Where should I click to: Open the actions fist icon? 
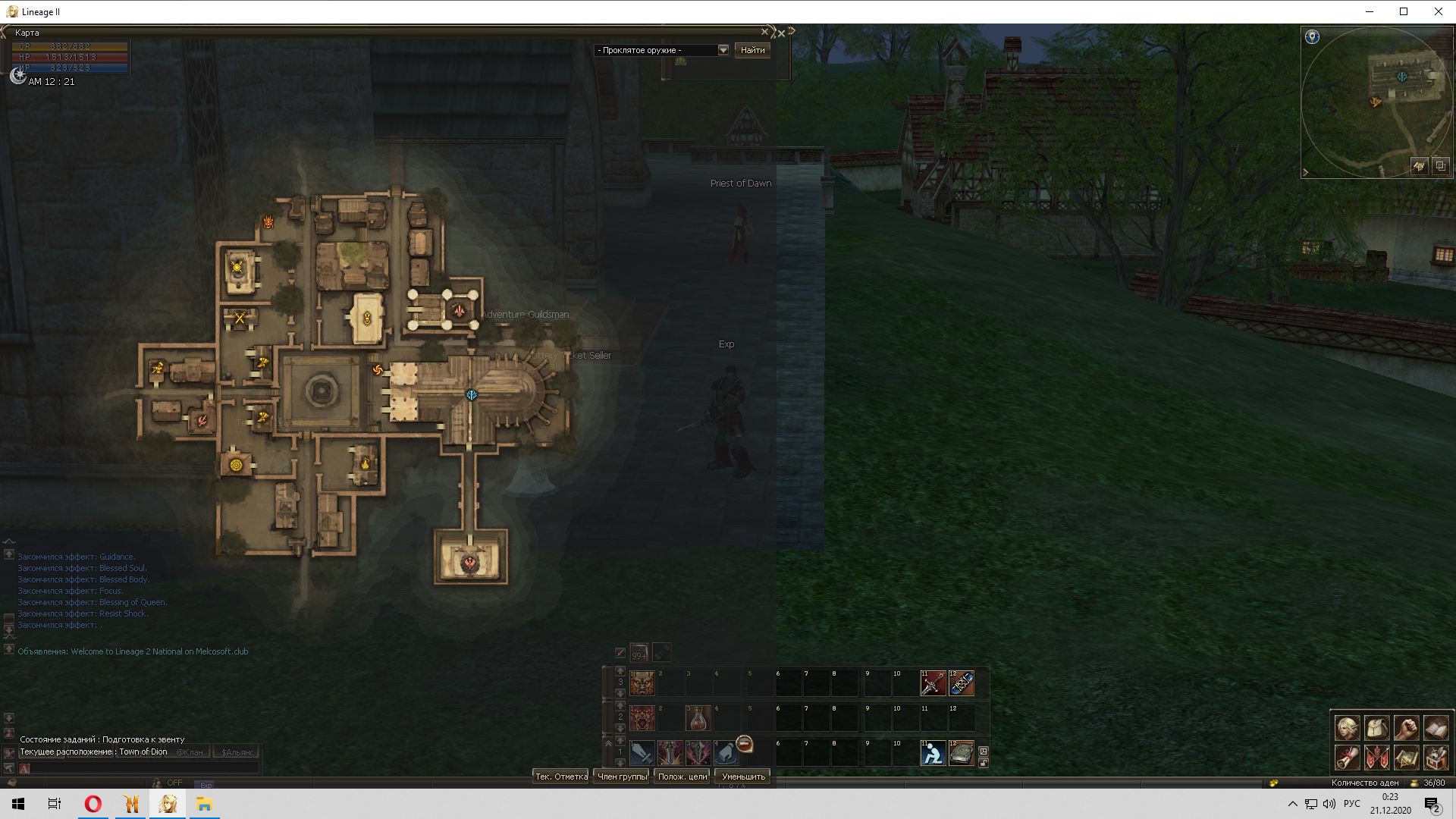[1406, 728]
